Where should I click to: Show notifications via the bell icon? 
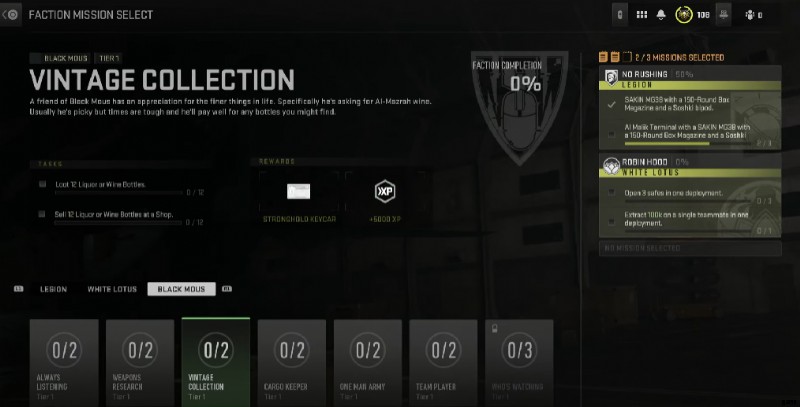pyautogui.click(x=662, y=15)
